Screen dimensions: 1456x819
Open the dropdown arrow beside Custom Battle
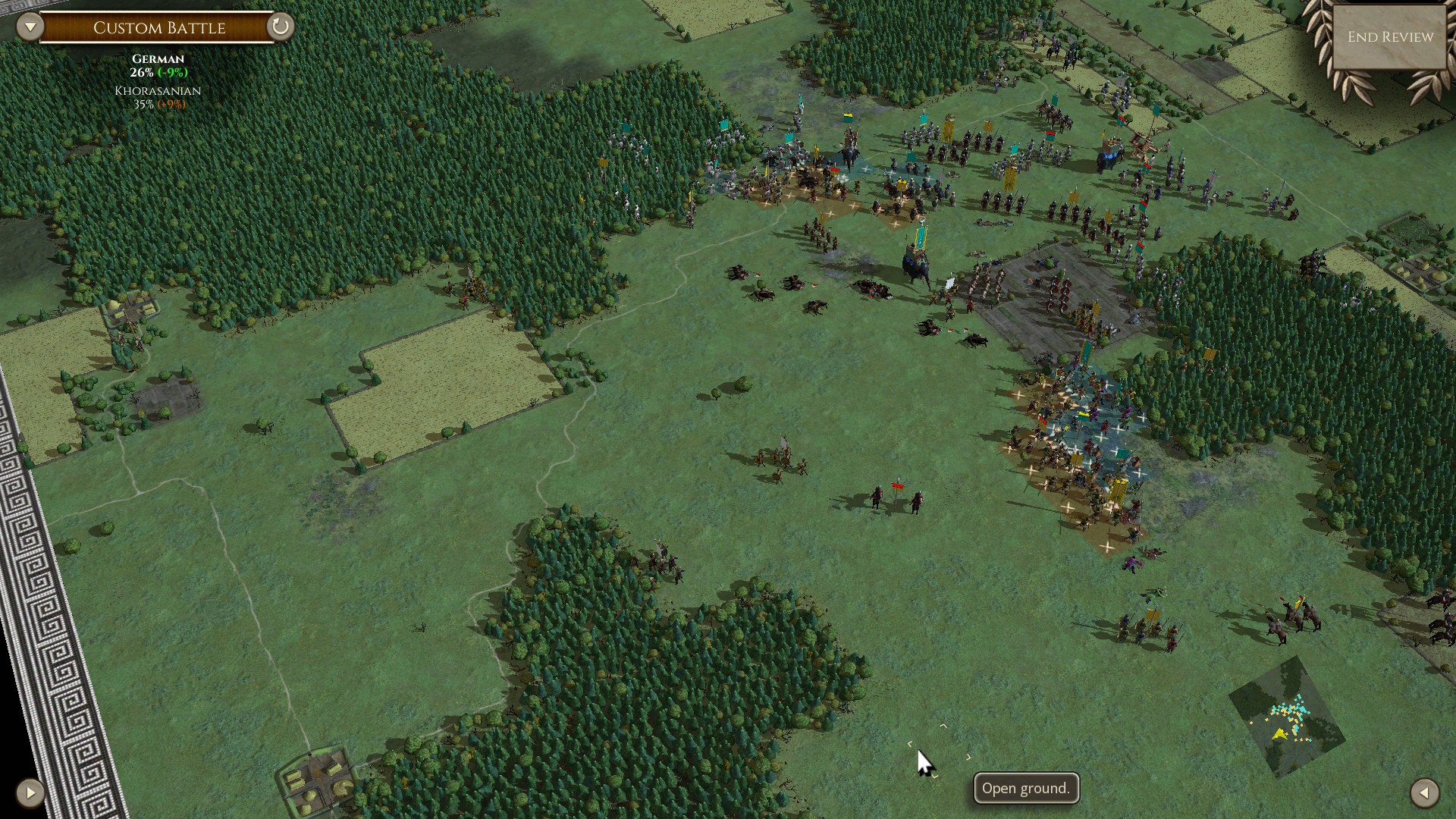tap(30, 27)
